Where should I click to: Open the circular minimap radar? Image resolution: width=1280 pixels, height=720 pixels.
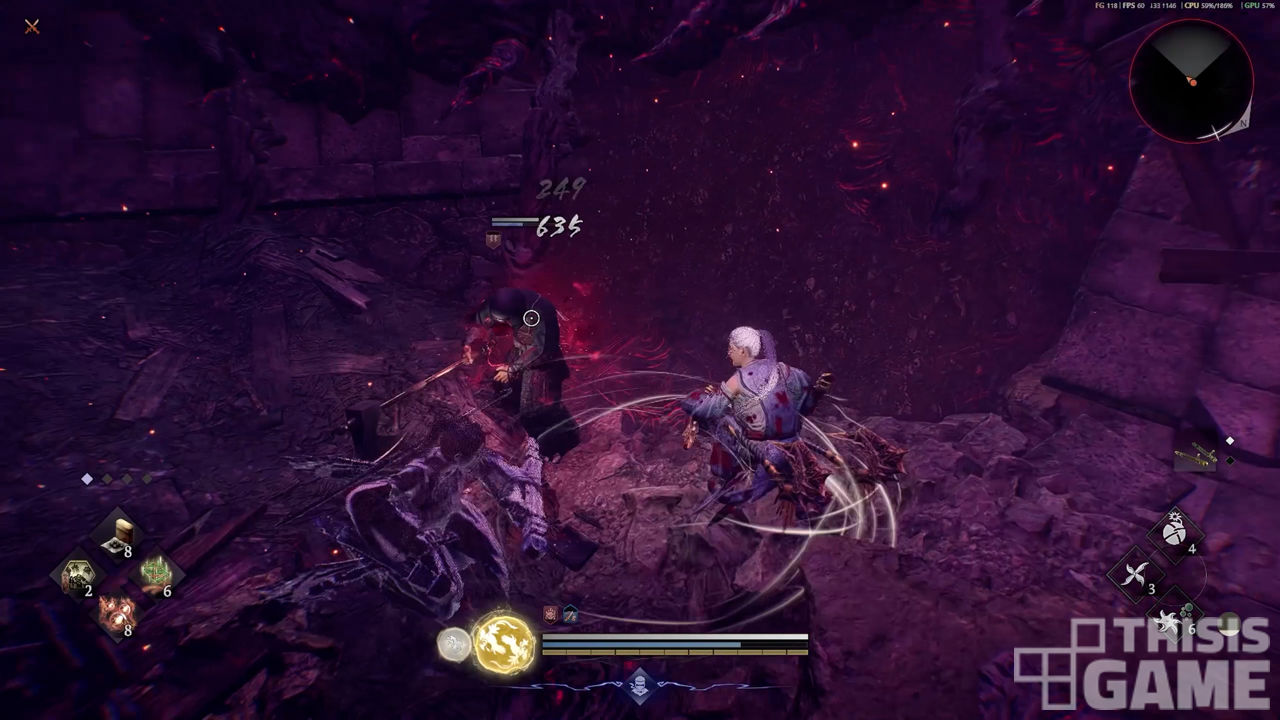click(1191, 81)
